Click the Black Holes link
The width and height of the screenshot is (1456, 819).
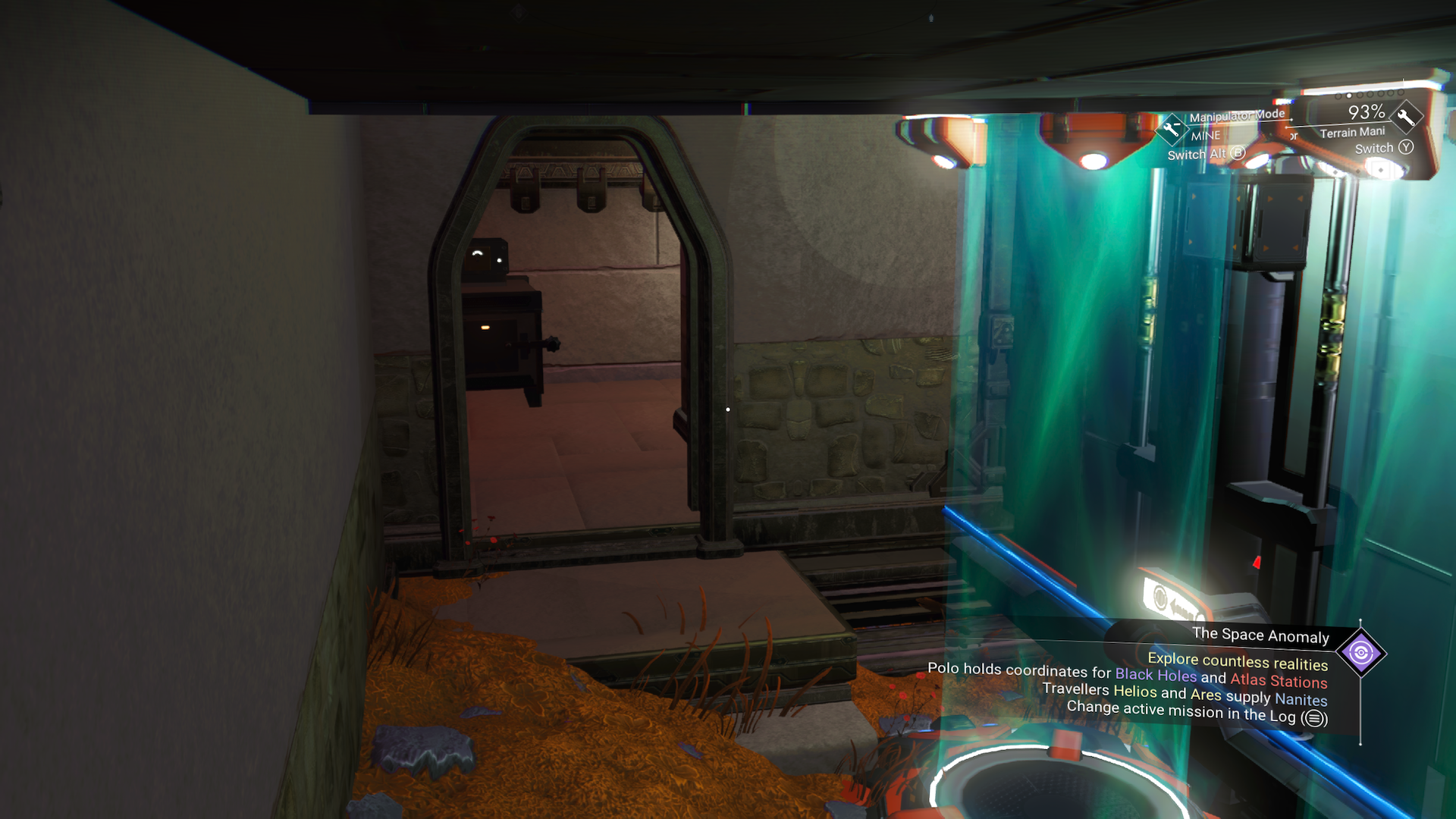[x=1156, y=675]
